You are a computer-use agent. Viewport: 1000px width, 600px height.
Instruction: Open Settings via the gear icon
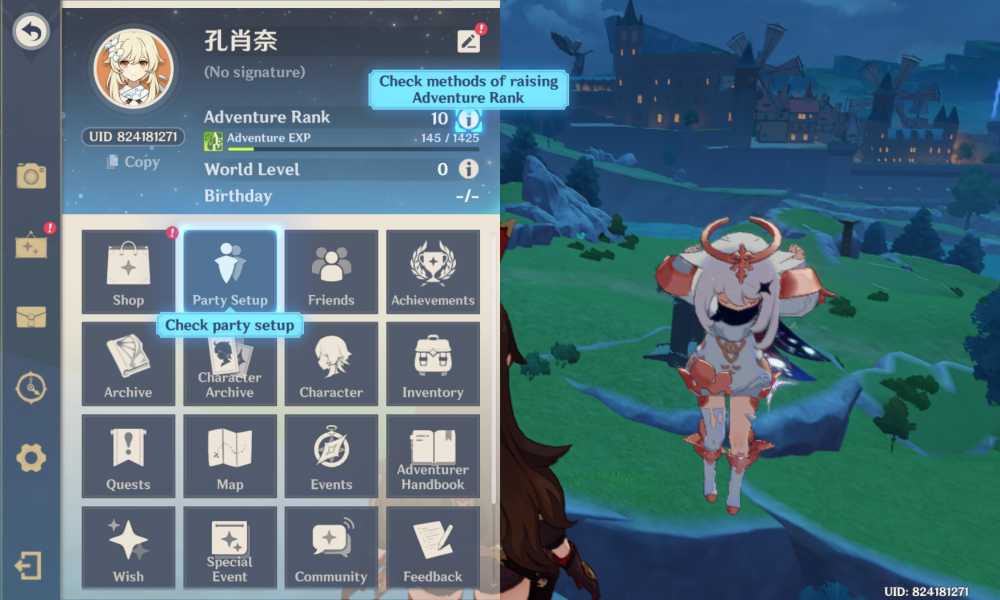coord(31,458)
